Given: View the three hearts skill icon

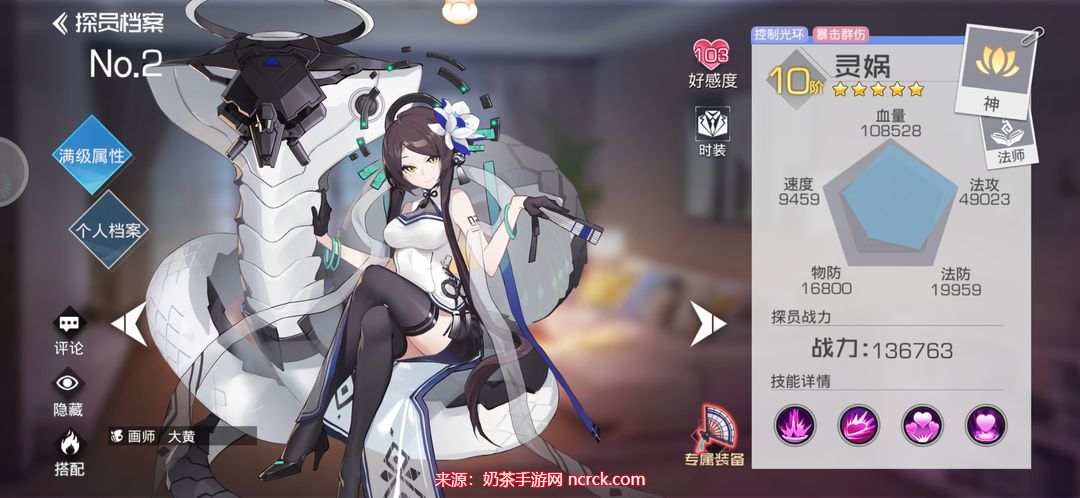Looking at the screenshot, I should click(922, 425).
